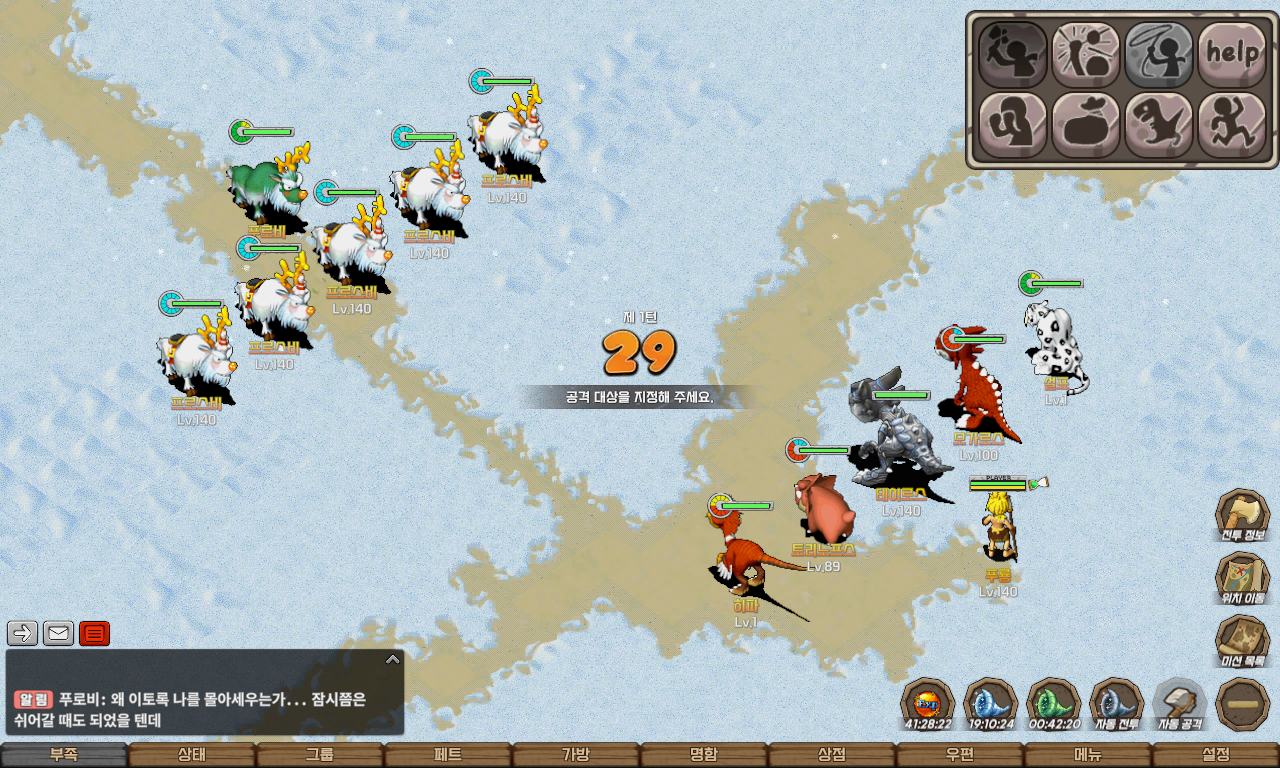This screenshot has width=1280, height=768.
Task: Open the 가방 bag tab
Action: coord(576,755)
